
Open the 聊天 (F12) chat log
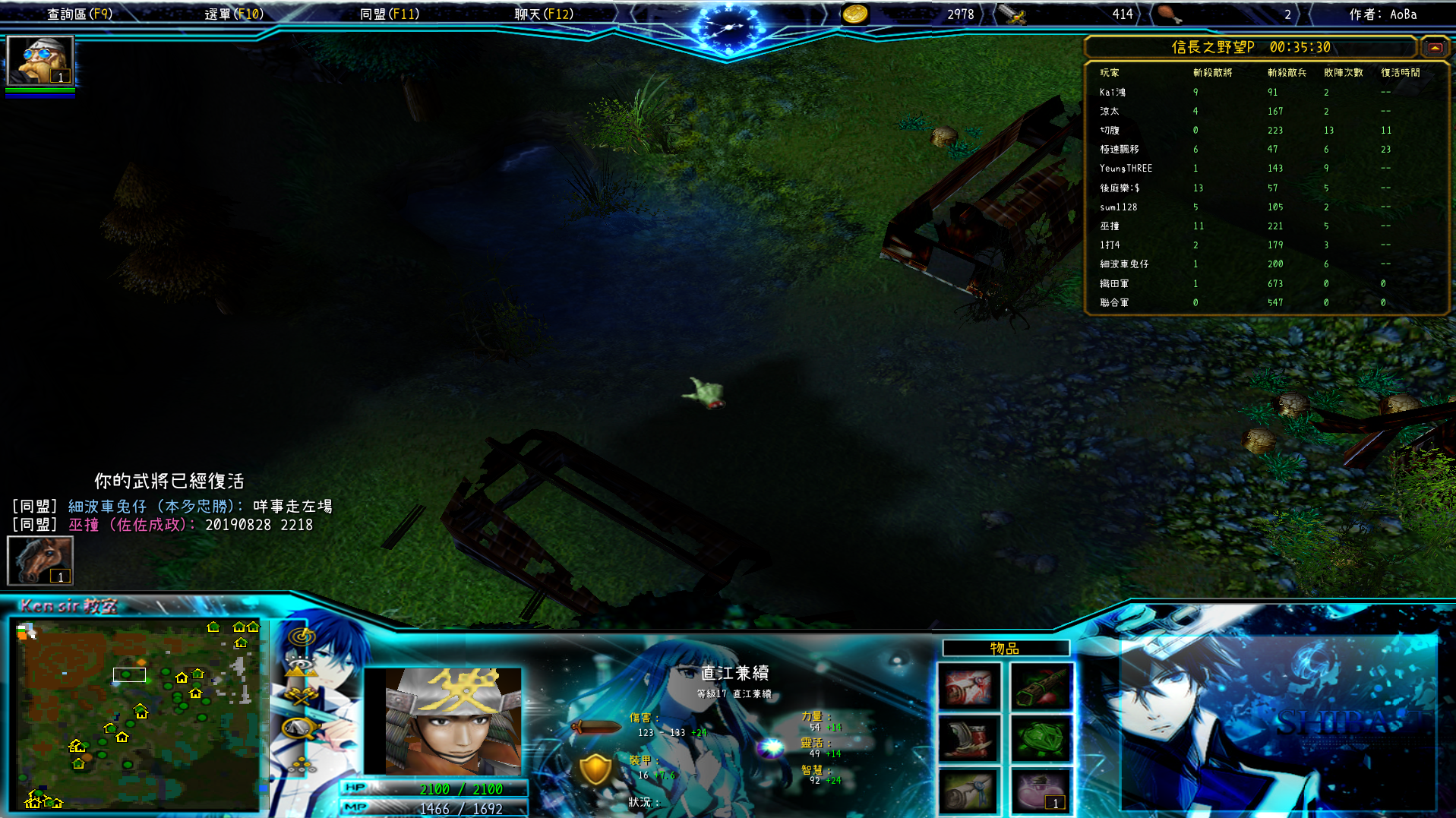click(x=544, y=14)
